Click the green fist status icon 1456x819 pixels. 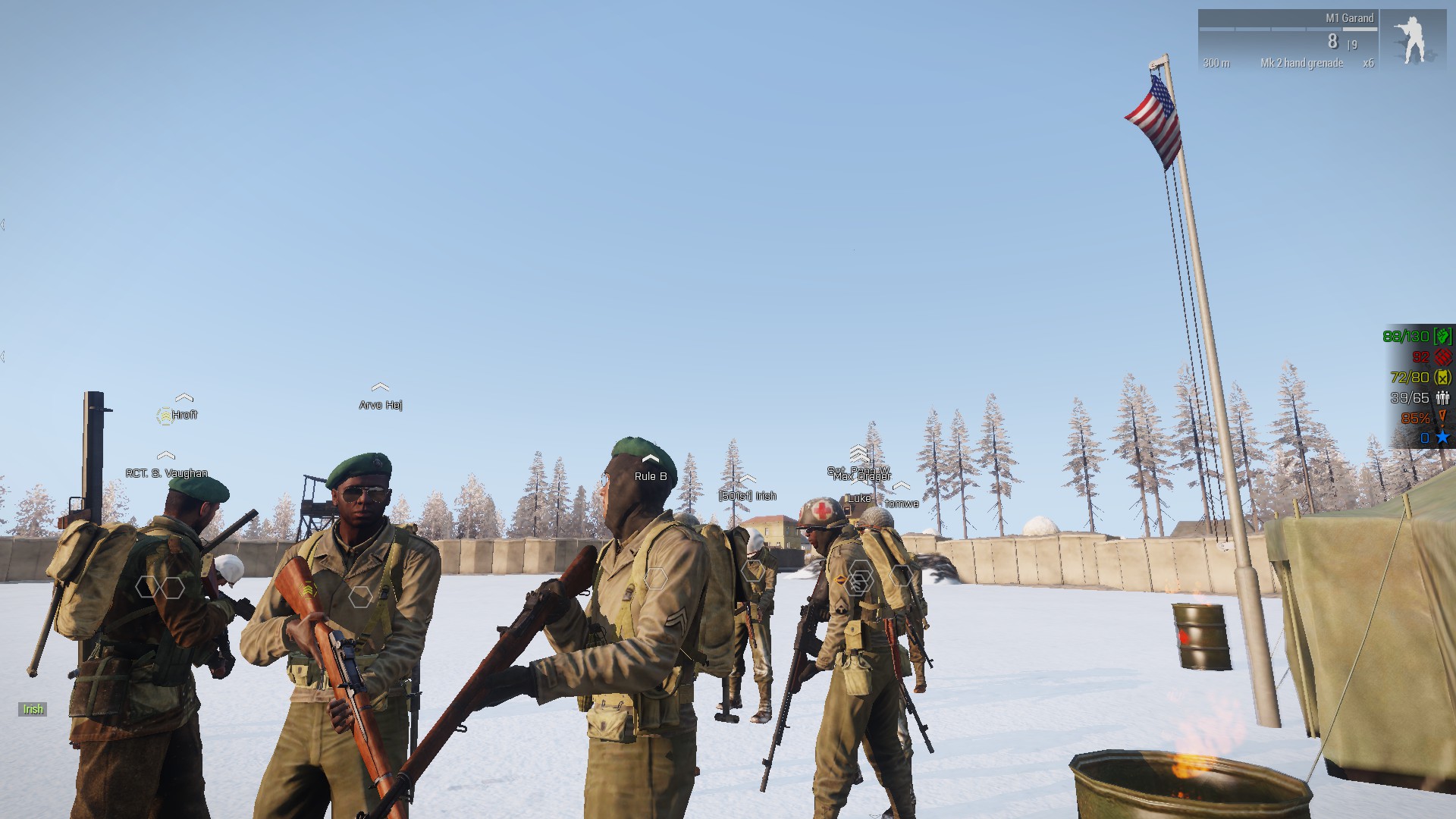1442,336
